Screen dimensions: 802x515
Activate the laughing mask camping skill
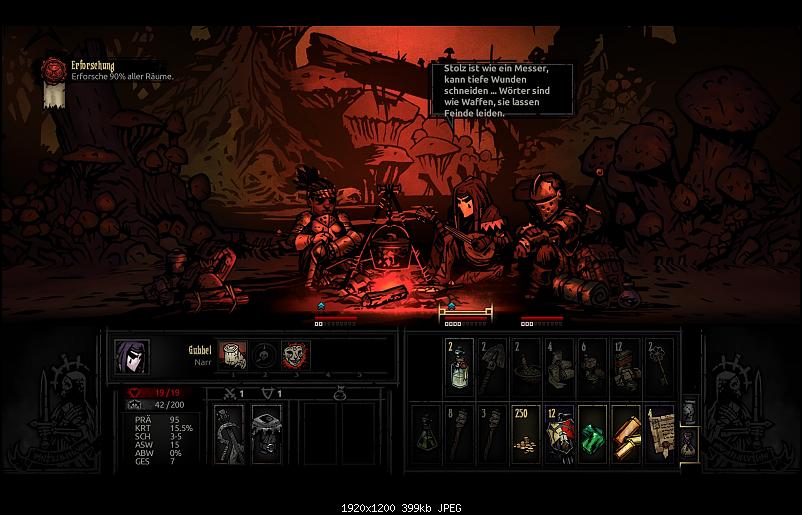(295, 355)
